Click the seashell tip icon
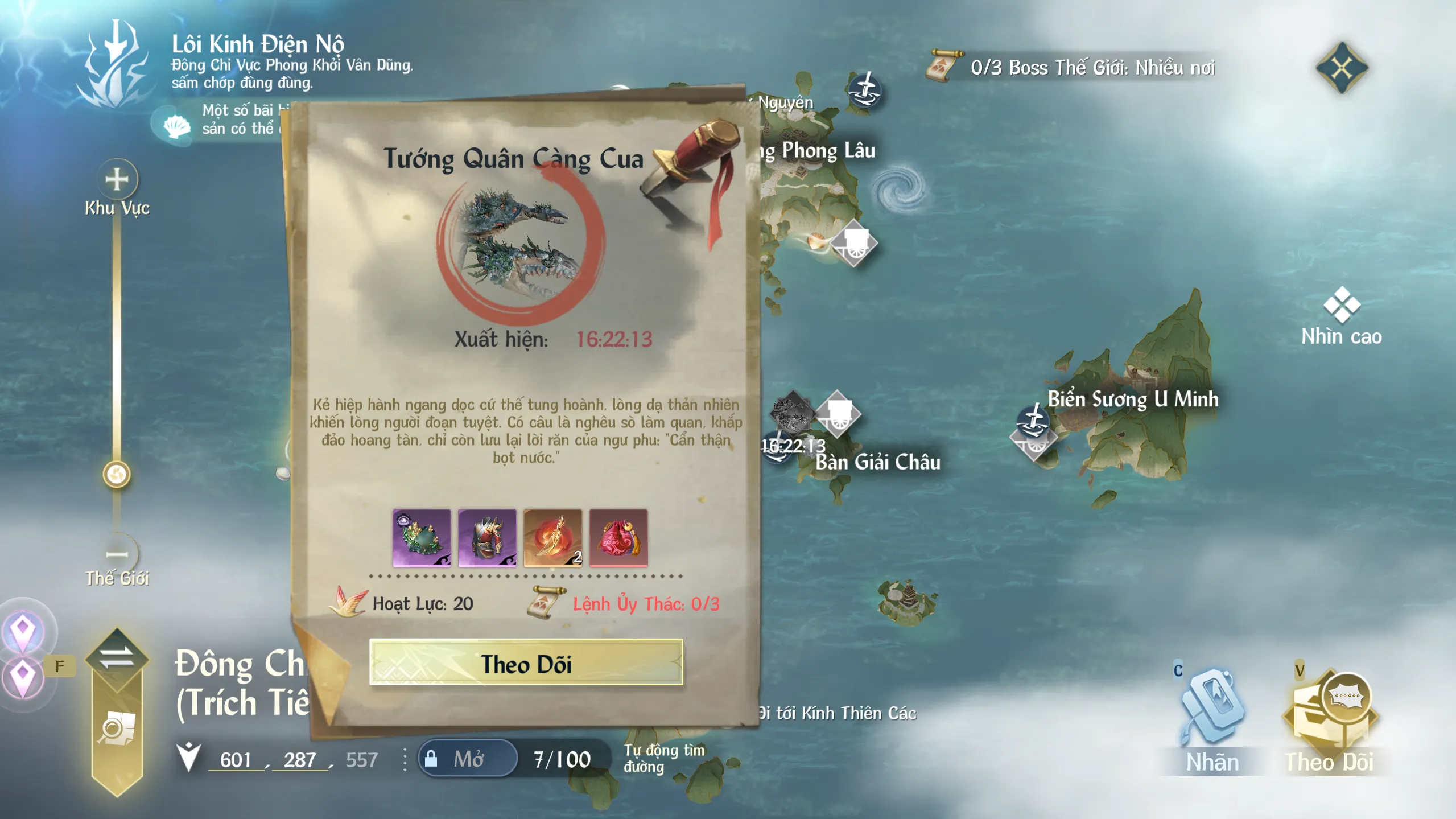 176,125
